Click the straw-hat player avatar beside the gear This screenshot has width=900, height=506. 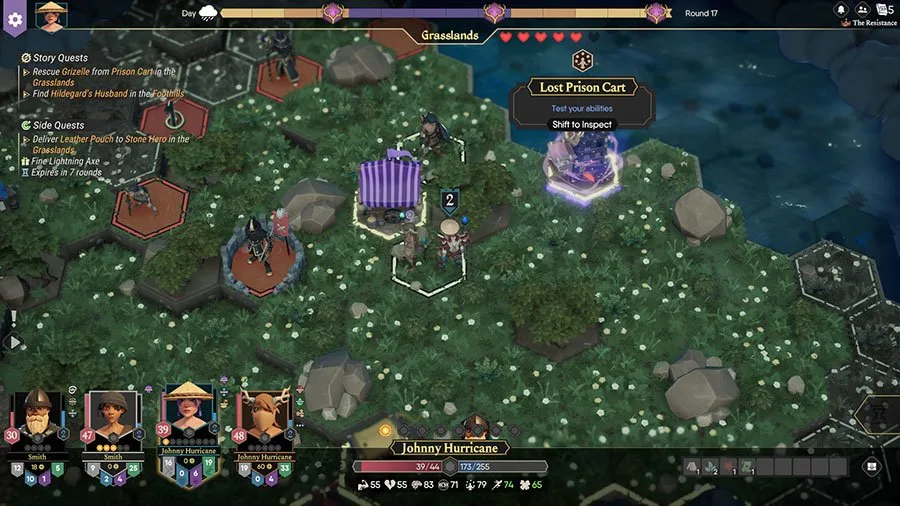(48, 15)
